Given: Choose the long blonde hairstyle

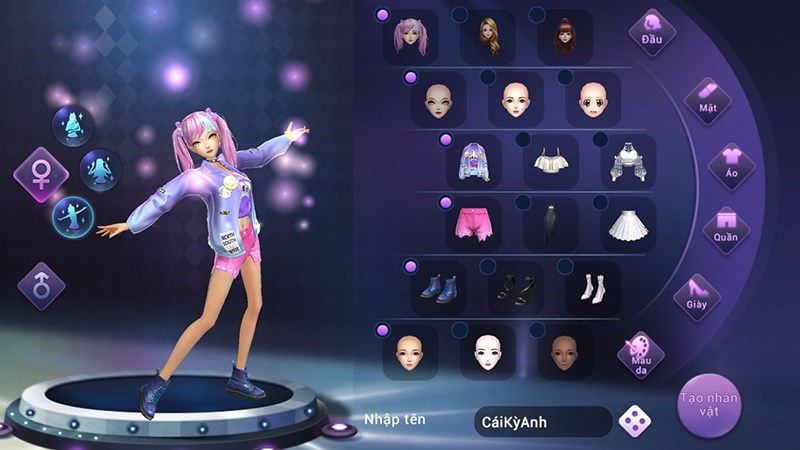Looking at the screenshot, I should [487, 37].
